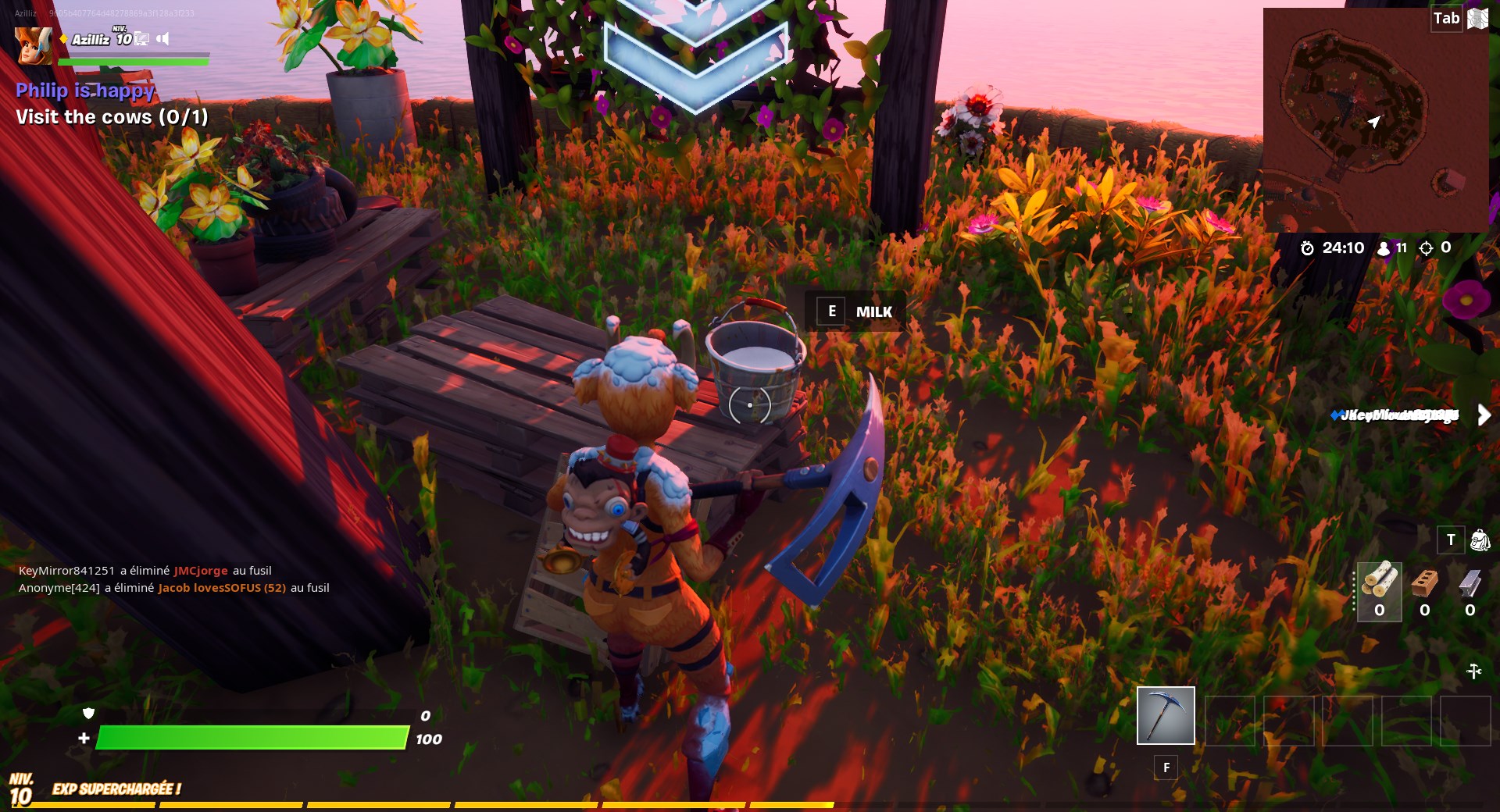Click the green health bar
Image resolution: width=1500 pixels, height=812 pixels.
(x=250, y=738)
